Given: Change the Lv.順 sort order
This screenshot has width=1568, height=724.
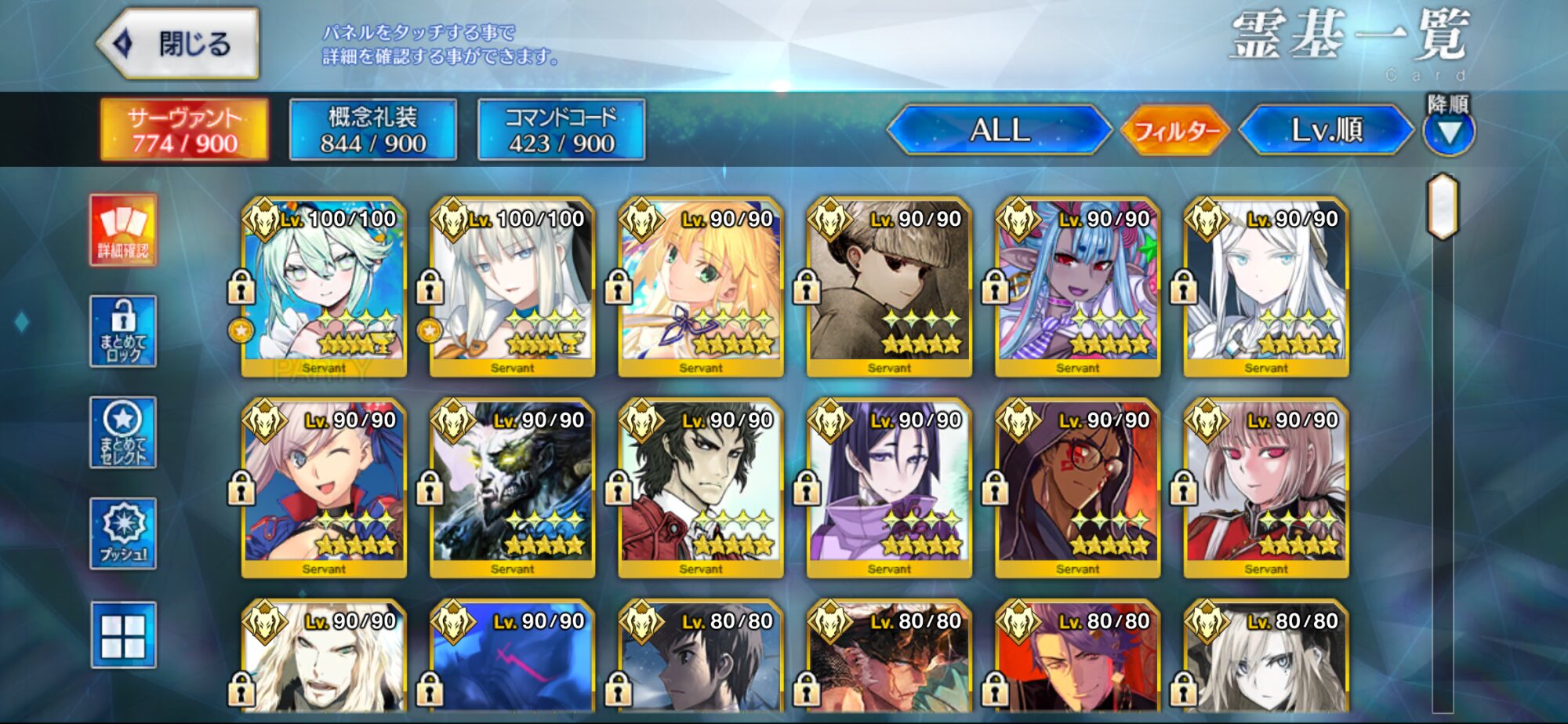Looking at the screenshot, I should (x=1327, y=130).
